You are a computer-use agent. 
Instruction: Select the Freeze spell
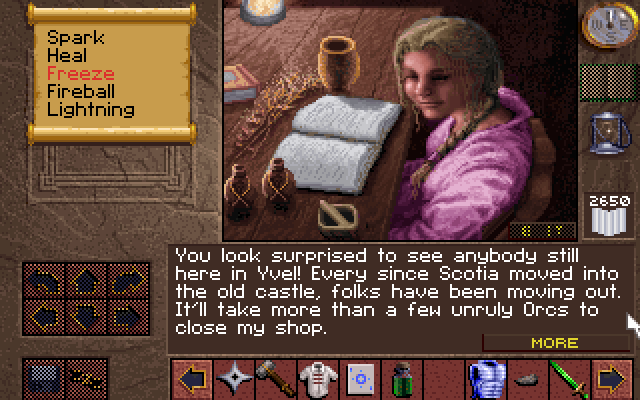point(80,74)
